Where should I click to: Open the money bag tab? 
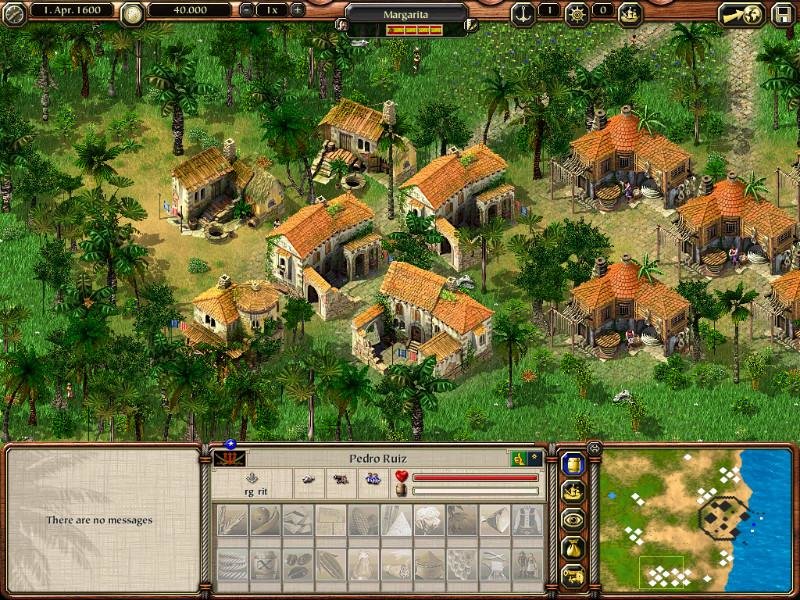coord(573,547)
